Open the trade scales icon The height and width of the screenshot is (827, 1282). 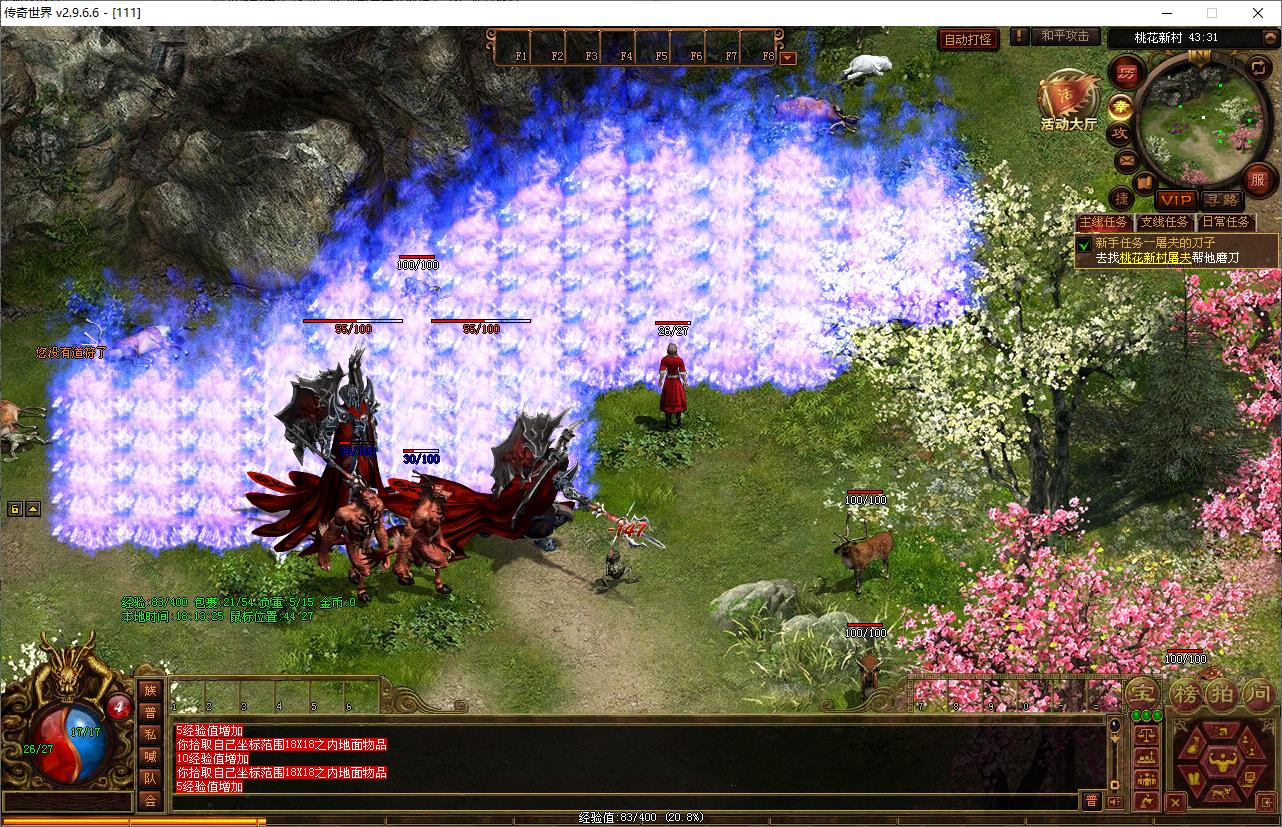pos(1147,733)
